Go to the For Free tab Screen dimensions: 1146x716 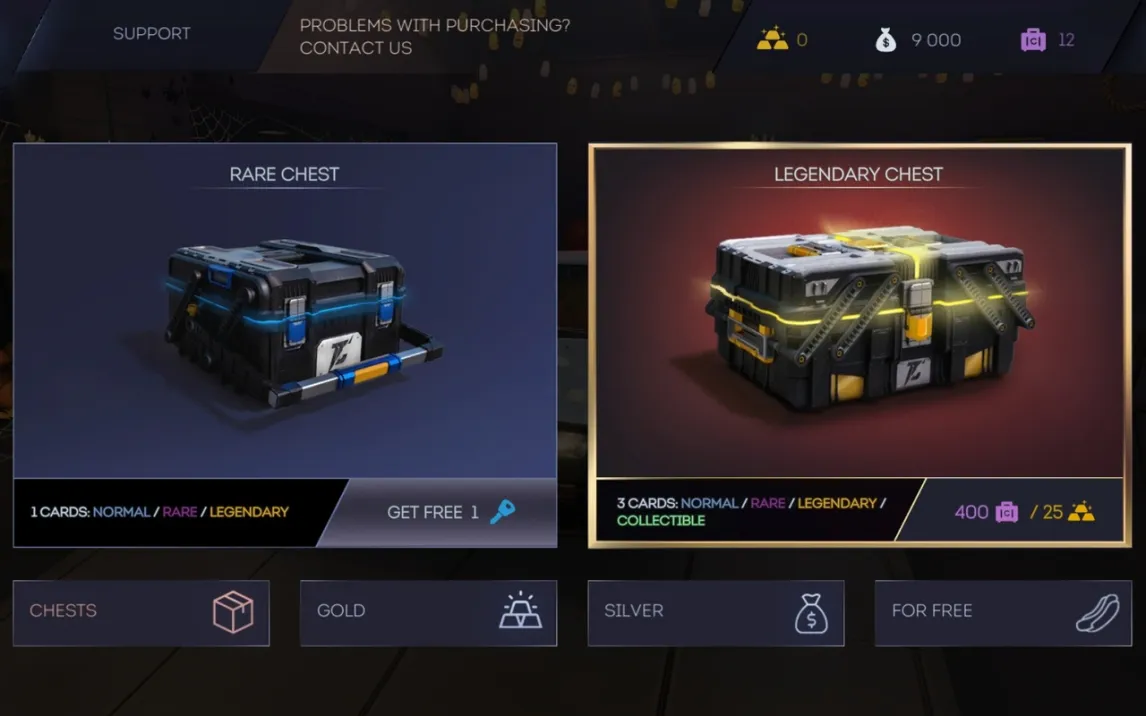click(x=1002, y=612)
